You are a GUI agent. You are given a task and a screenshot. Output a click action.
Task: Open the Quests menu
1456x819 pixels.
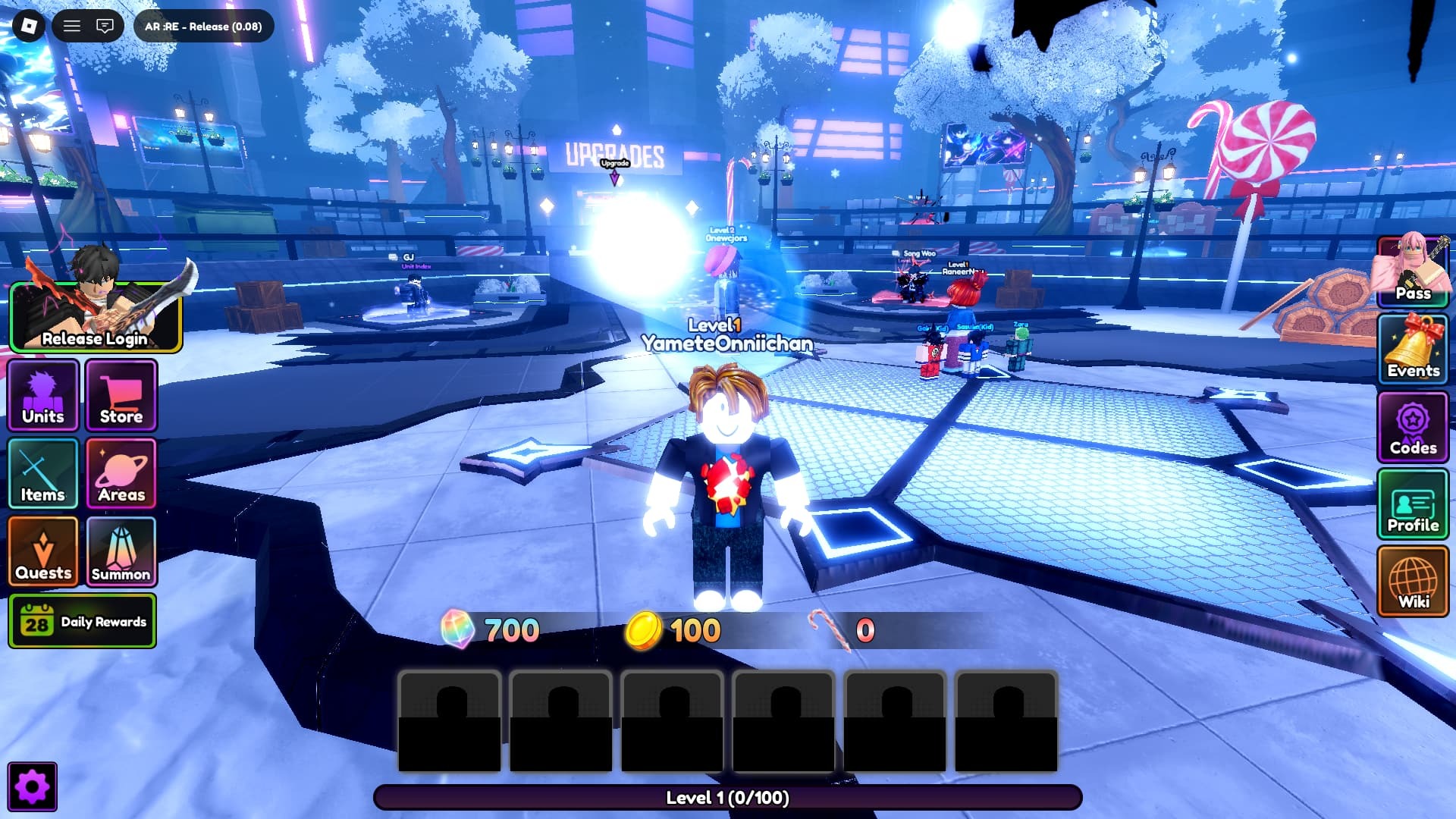click(42, 551)
